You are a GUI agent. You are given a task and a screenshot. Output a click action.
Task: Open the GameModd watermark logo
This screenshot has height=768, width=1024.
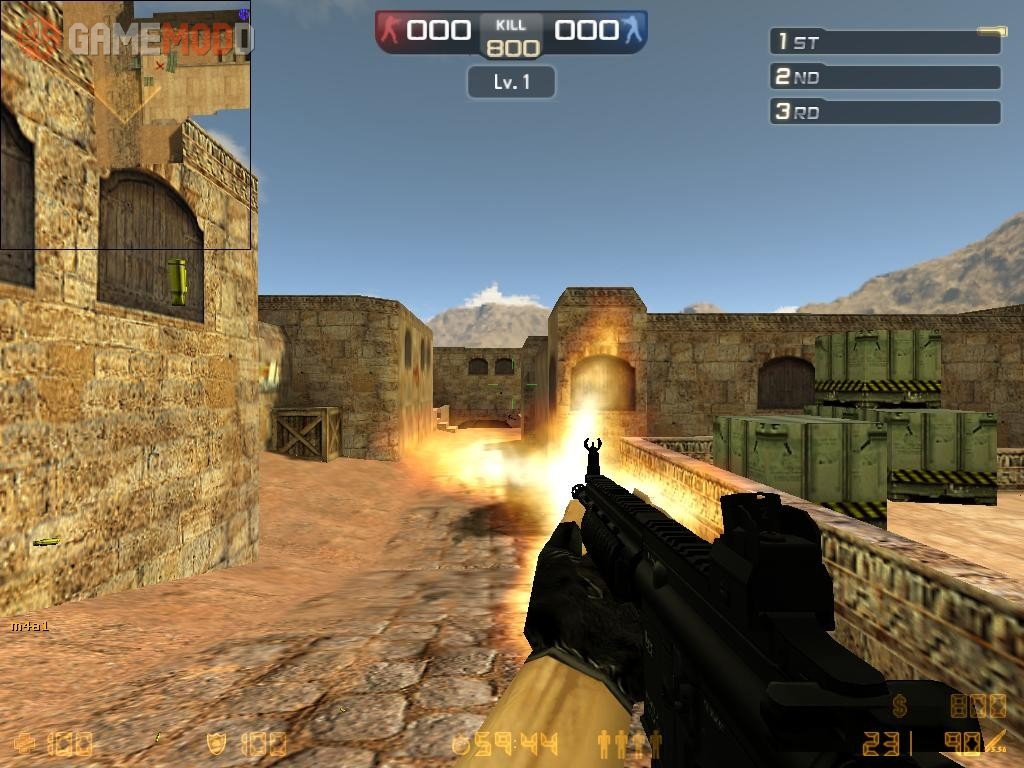pyautogui.click(x=135, y=38)
